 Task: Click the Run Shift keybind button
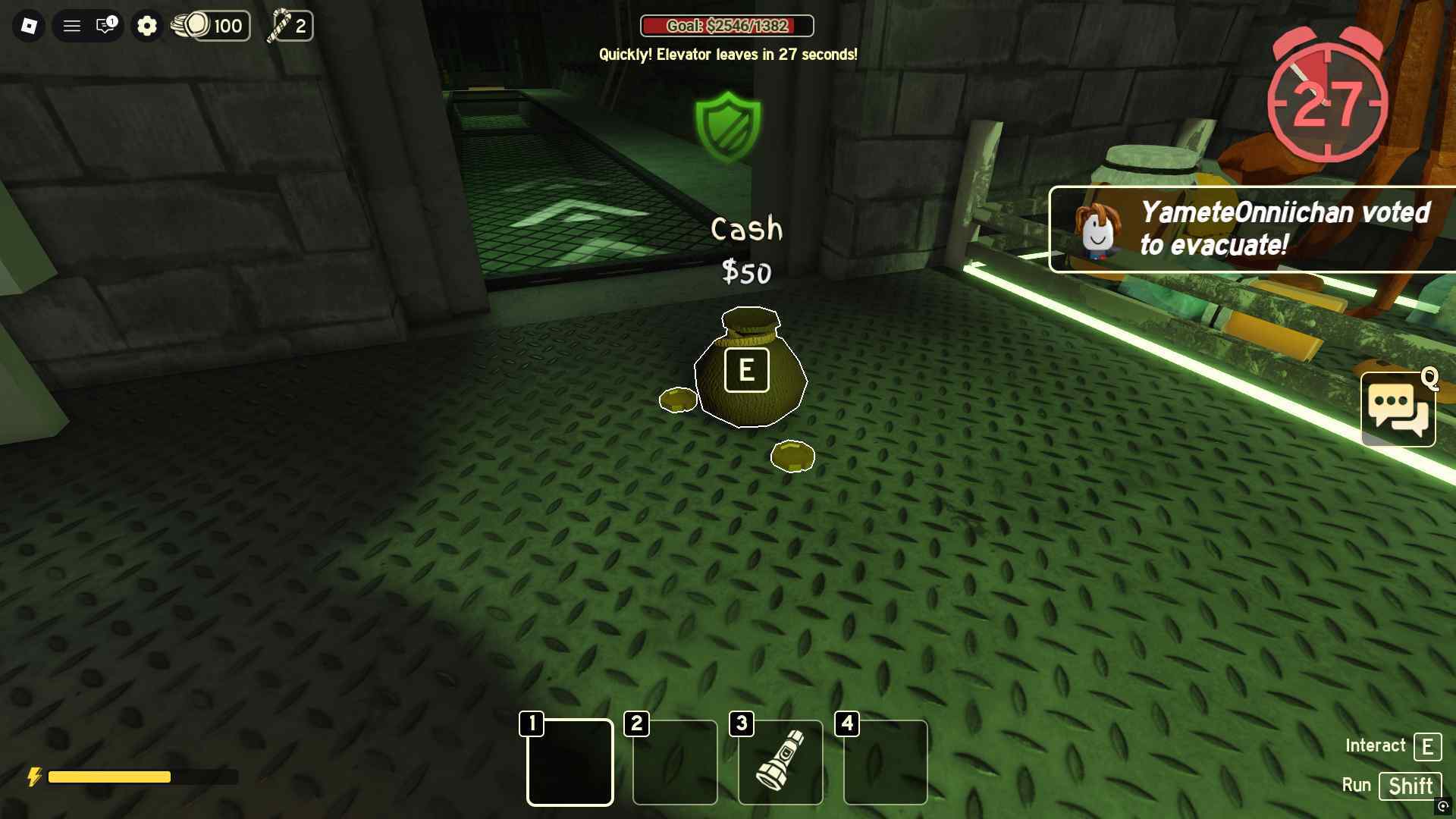point(1410,786)
